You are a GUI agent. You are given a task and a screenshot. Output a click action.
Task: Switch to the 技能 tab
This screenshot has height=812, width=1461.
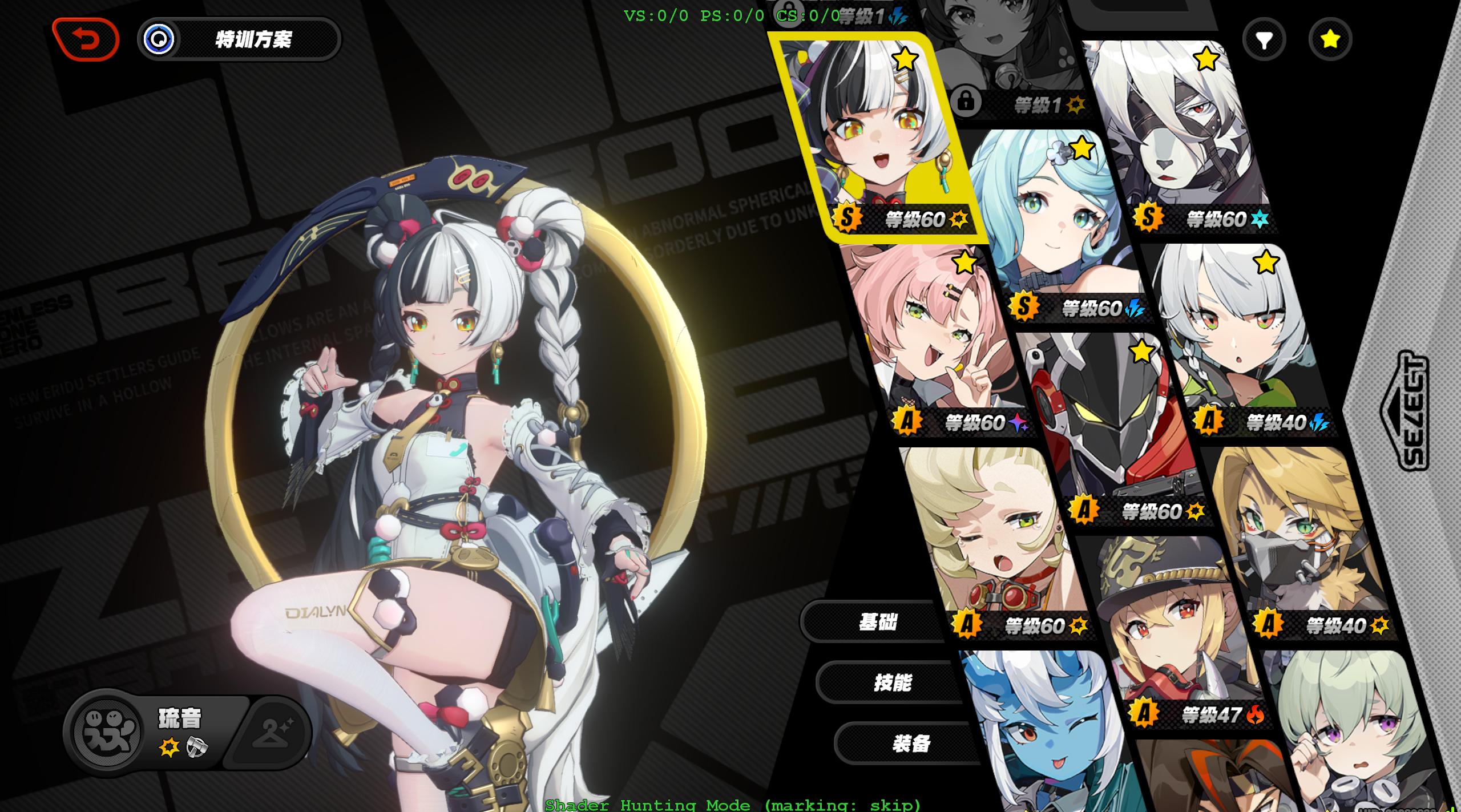893,681
